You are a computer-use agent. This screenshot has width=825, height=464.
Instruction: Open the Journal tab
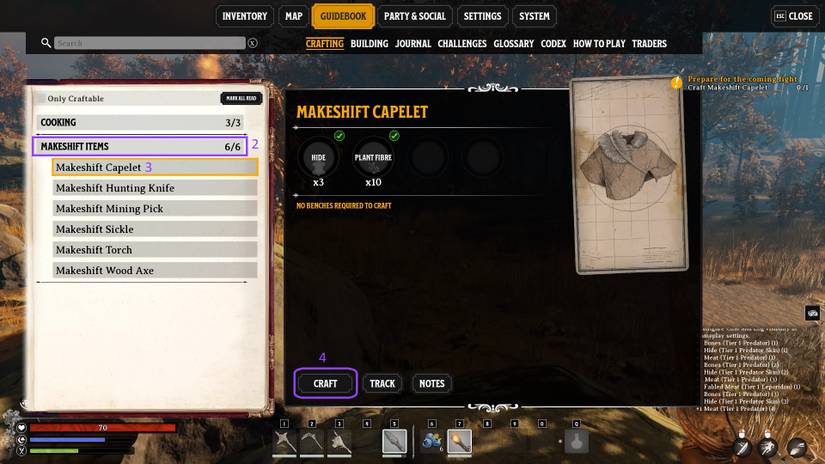pyautogui.click(x=413, y=44)
